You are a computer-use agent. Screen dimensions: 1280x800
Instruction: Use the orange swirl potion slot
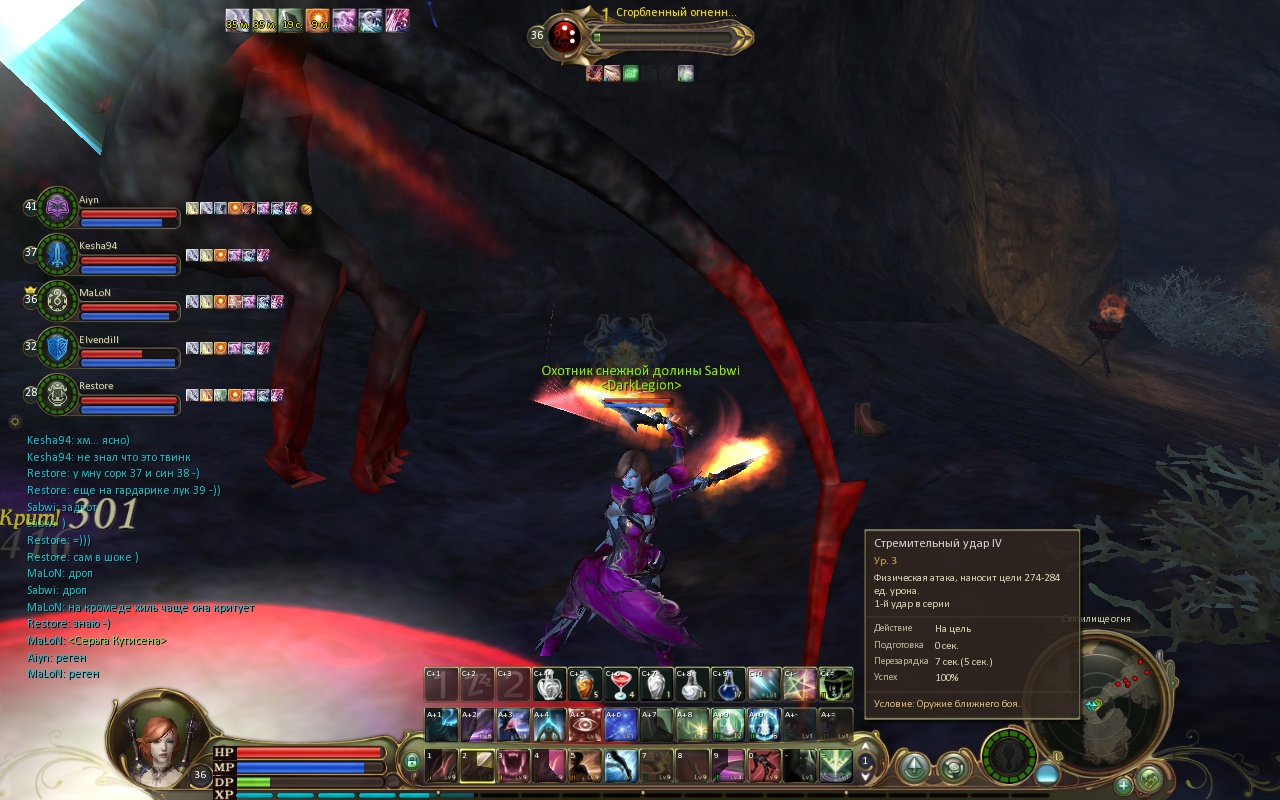point(584,684)
